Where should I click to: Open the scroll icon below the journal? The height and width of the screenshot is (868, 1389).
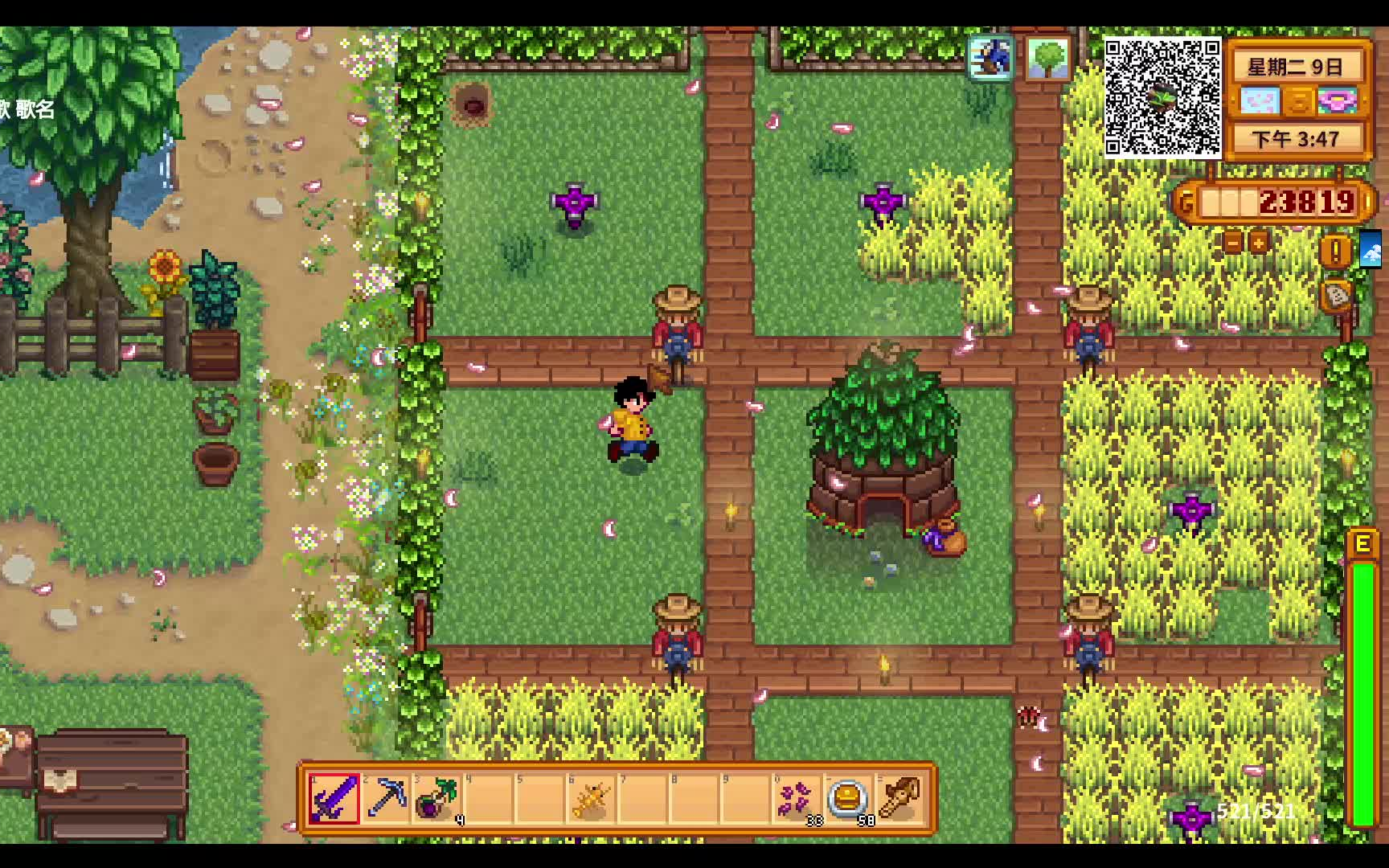(1335, 296)
